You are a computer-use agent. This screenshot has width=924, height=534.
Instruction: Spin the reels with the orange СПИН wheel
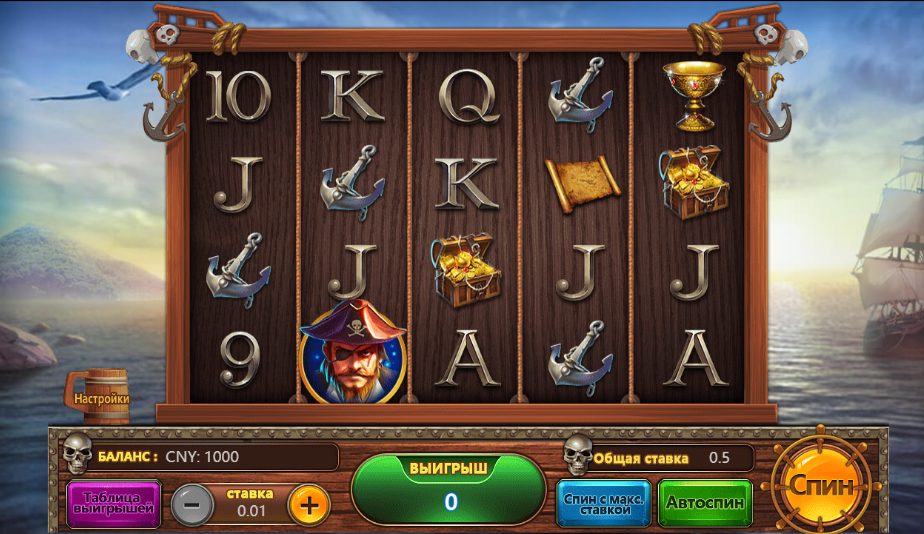(822, 487)
